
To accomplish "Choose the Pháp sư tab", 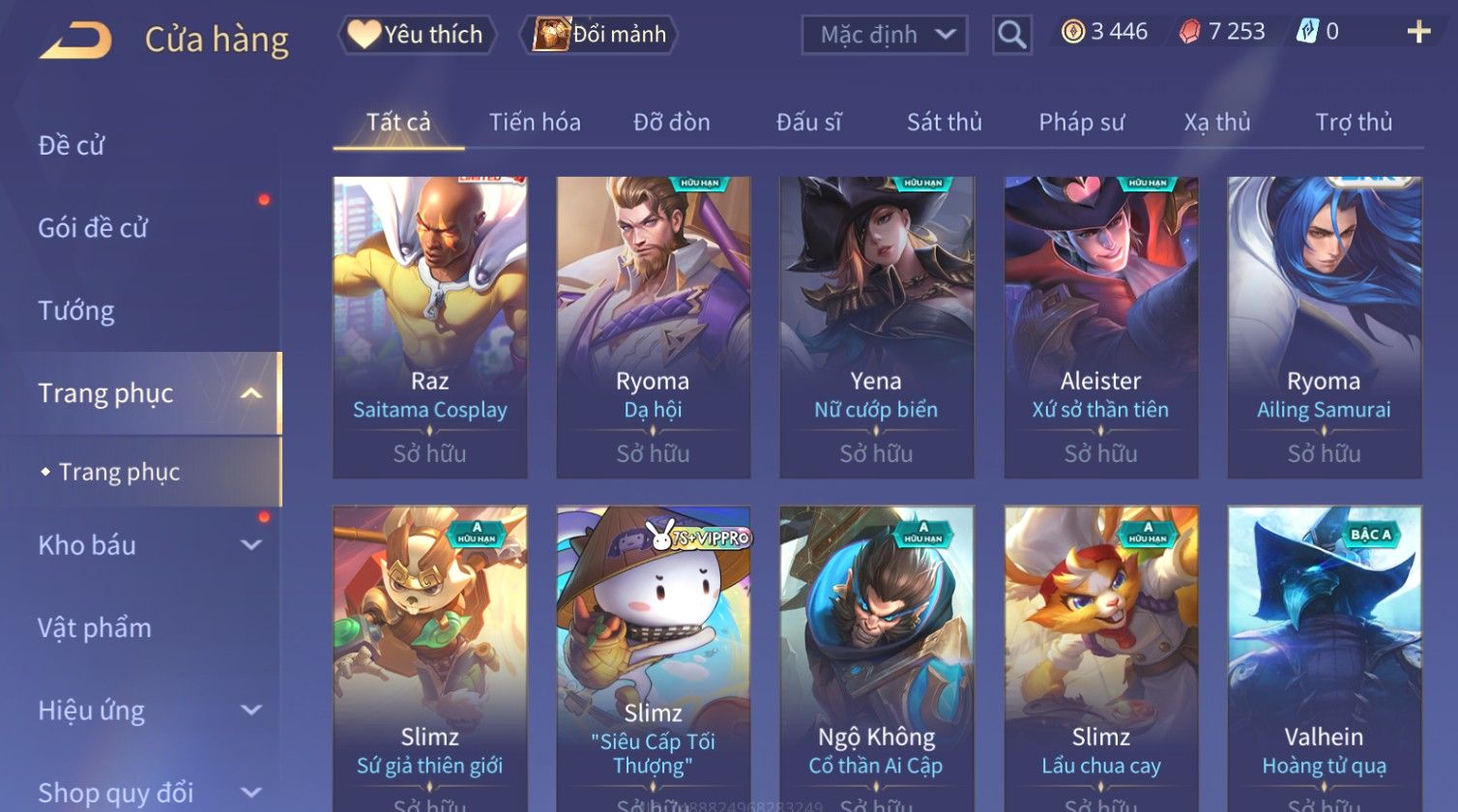I will pos(1081,123).
